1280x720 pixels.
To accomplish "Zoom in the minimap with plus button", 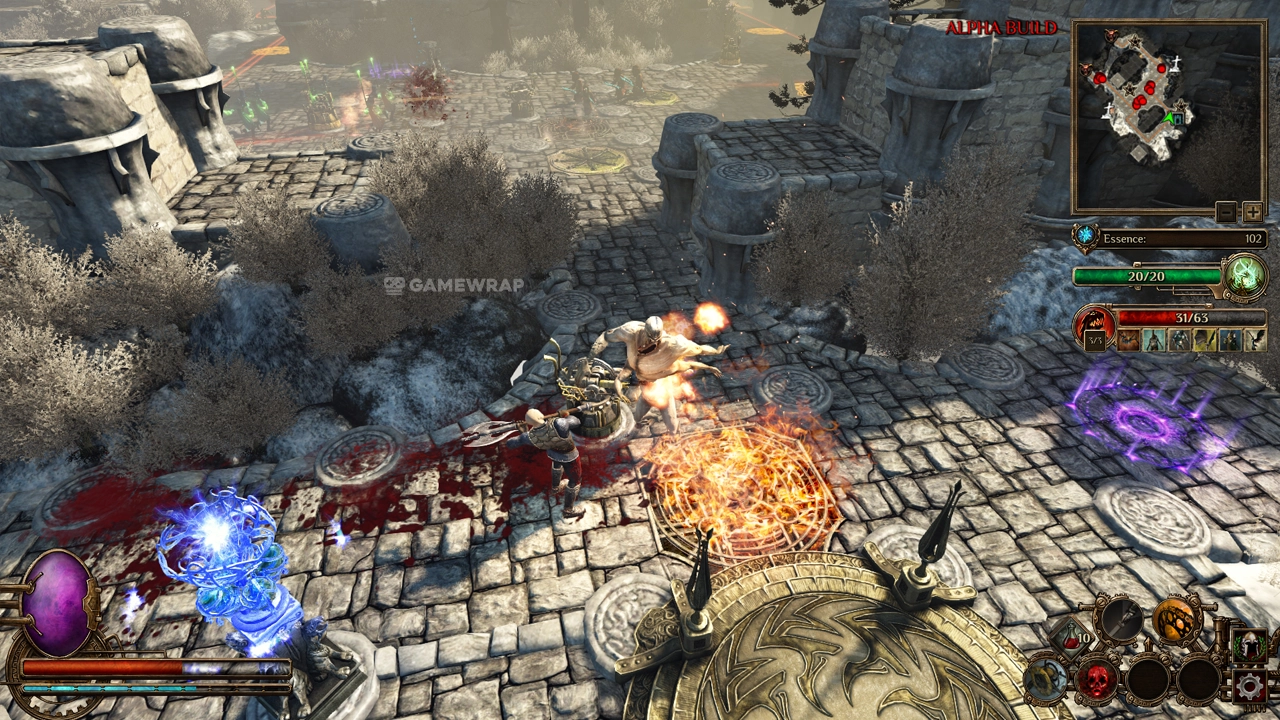I will (1252, 212).
